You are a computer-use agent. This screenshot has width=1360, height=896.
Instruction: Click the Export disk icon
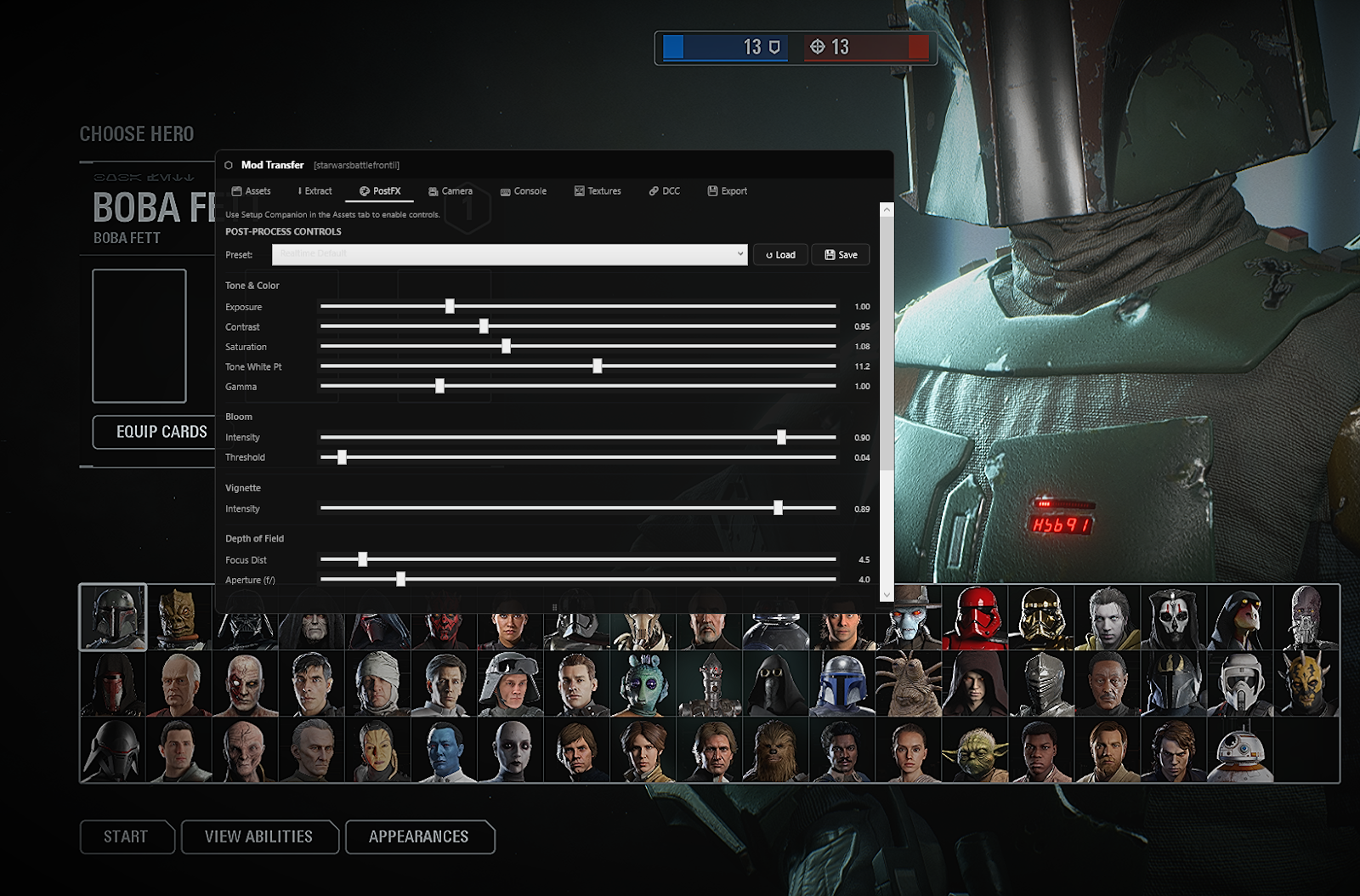[x=711, y=191]
